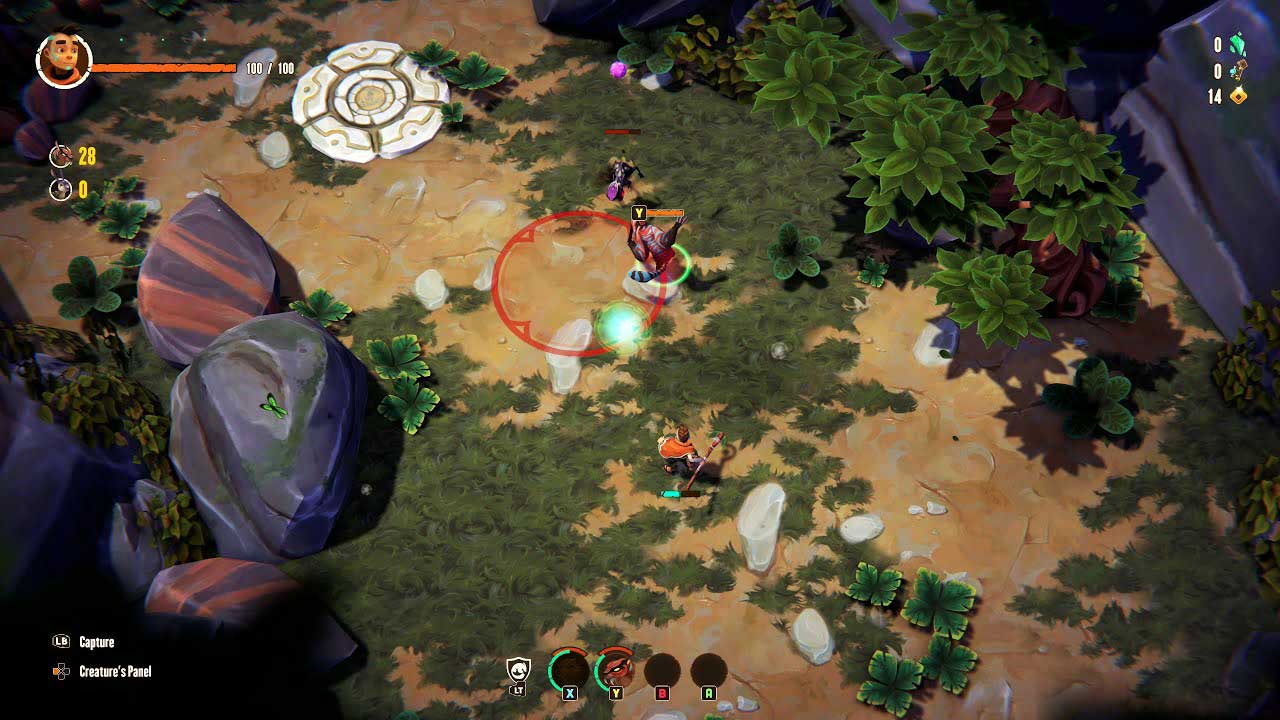Select the green crystal resource icon
1280x720 pixels.
point(1238,45)
